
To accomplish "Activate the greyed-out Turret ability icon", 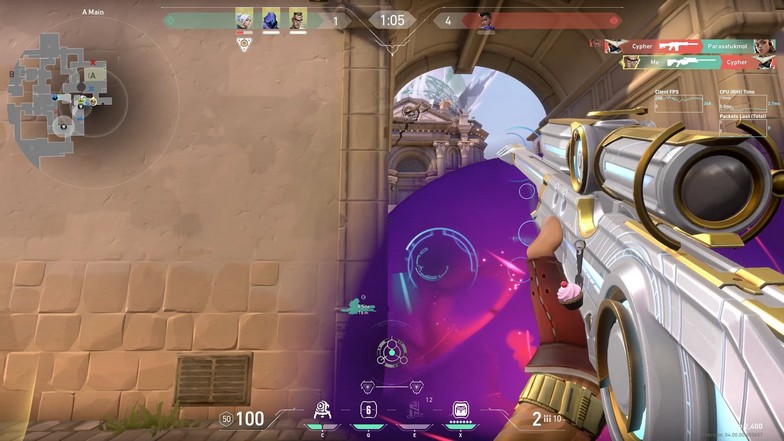I will point(415,410).
